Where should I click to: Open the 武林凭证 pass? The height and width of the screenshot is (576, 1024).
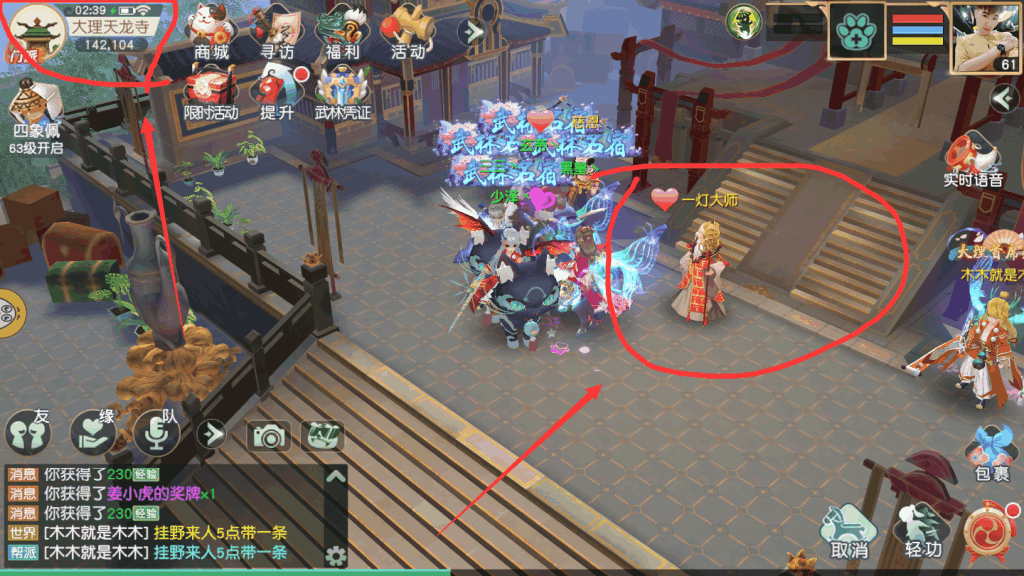[343, 90]
